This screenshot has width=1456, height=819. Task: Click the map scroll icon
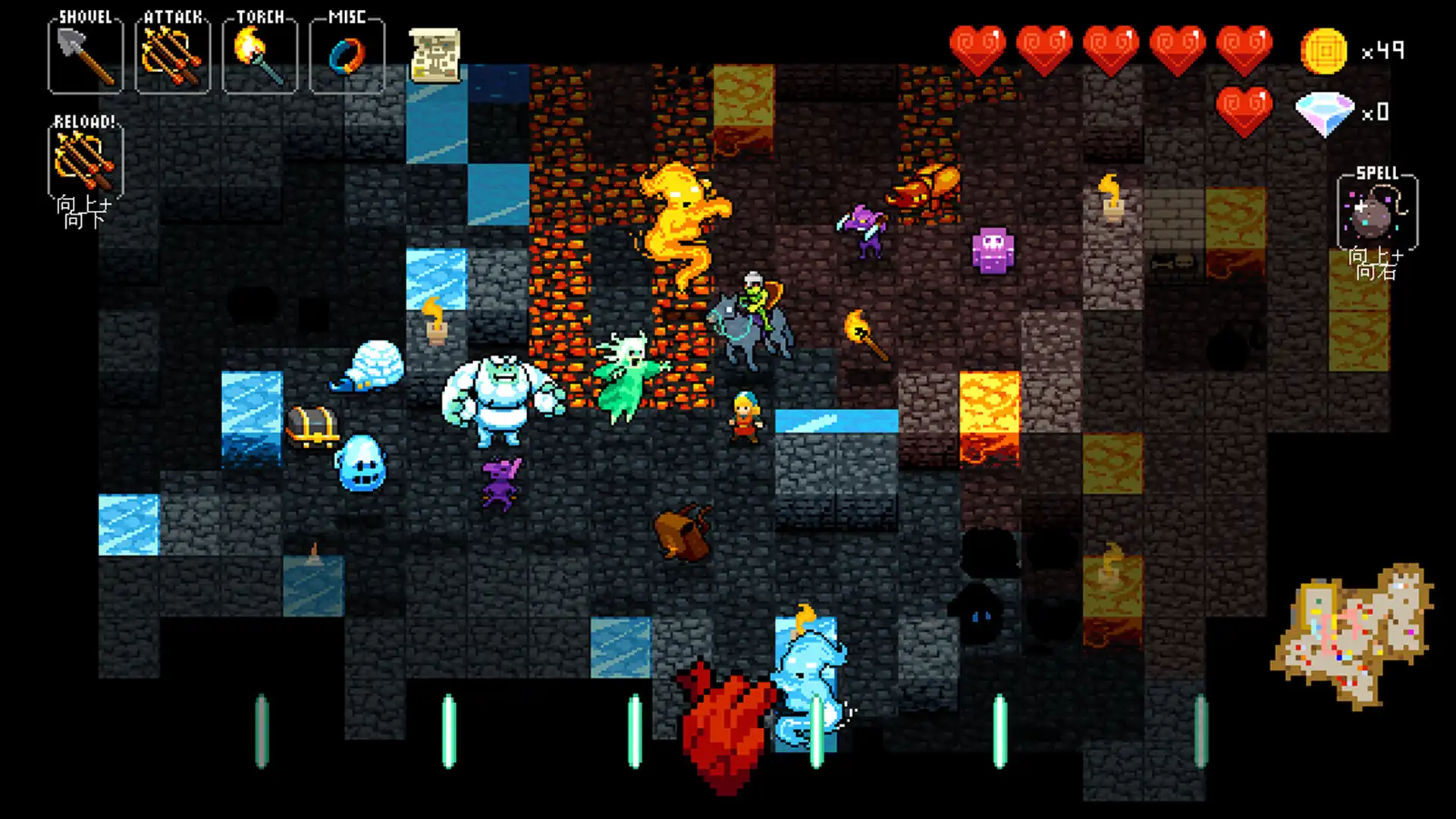(x=435, y=53)
